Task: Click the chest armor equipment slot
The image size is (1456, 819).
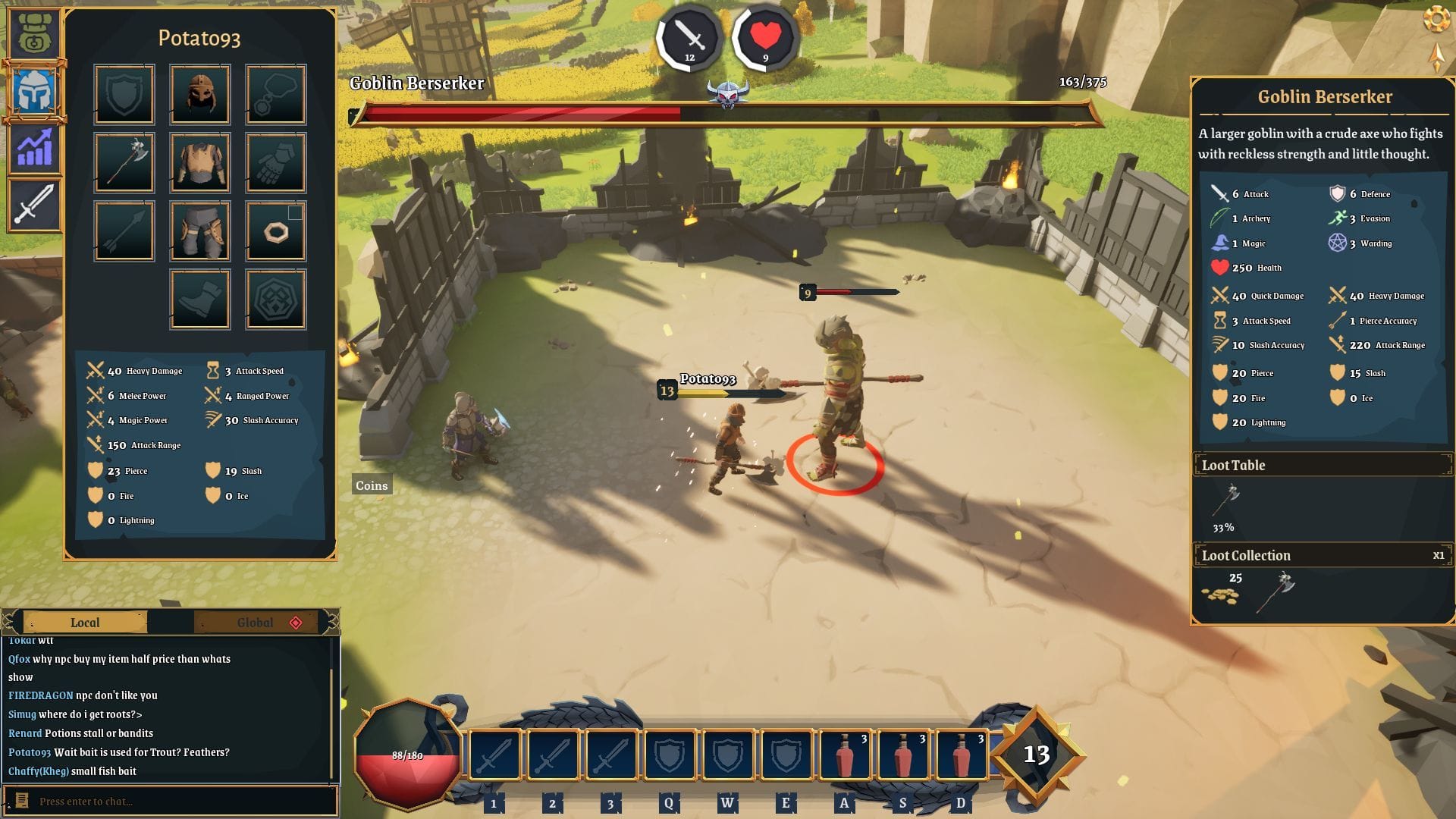Action: pyautogui.click(x=199, y=162)
